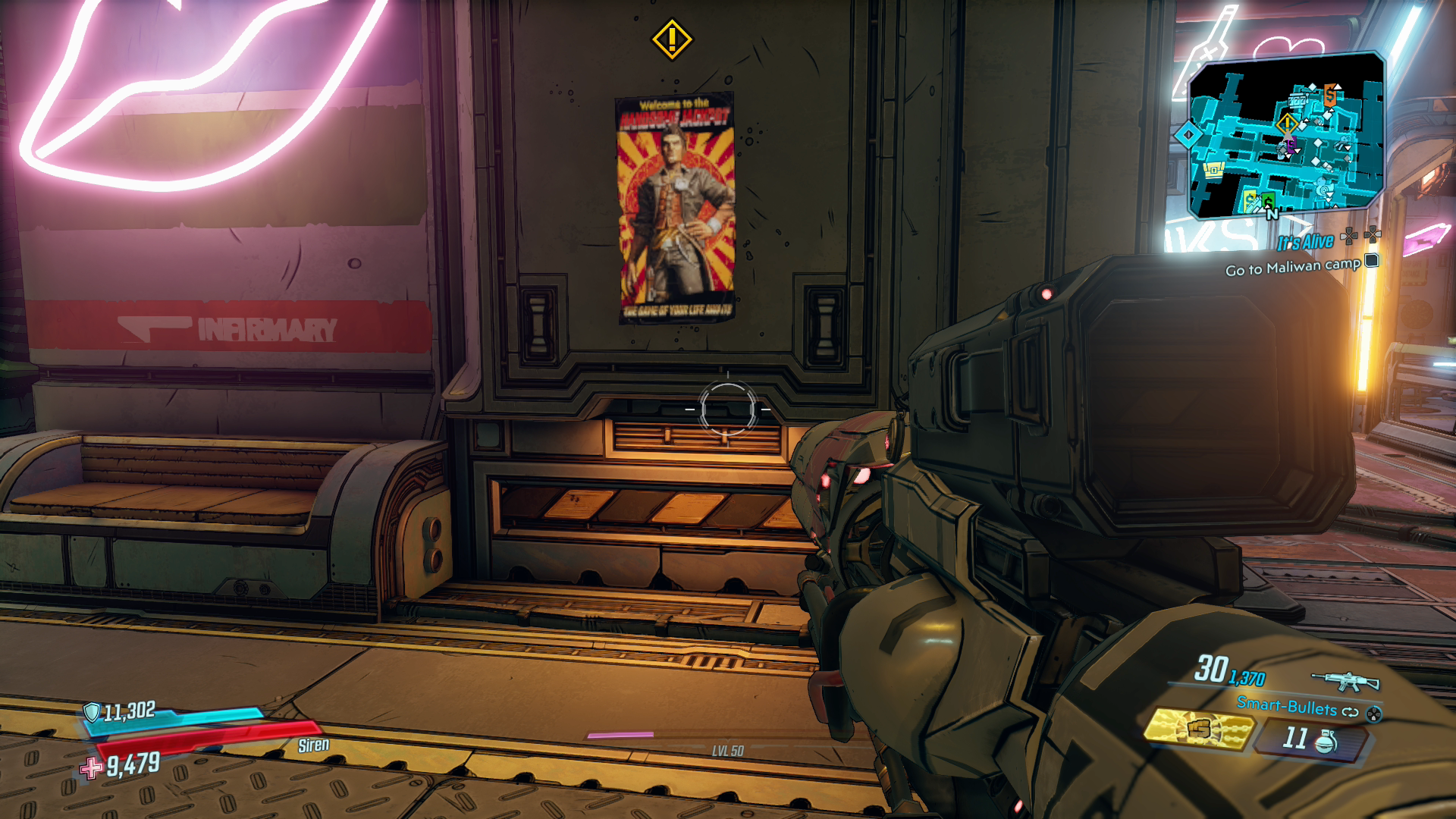
Task: Click the N compass marker on the minimap
Action: point(1272,214)
